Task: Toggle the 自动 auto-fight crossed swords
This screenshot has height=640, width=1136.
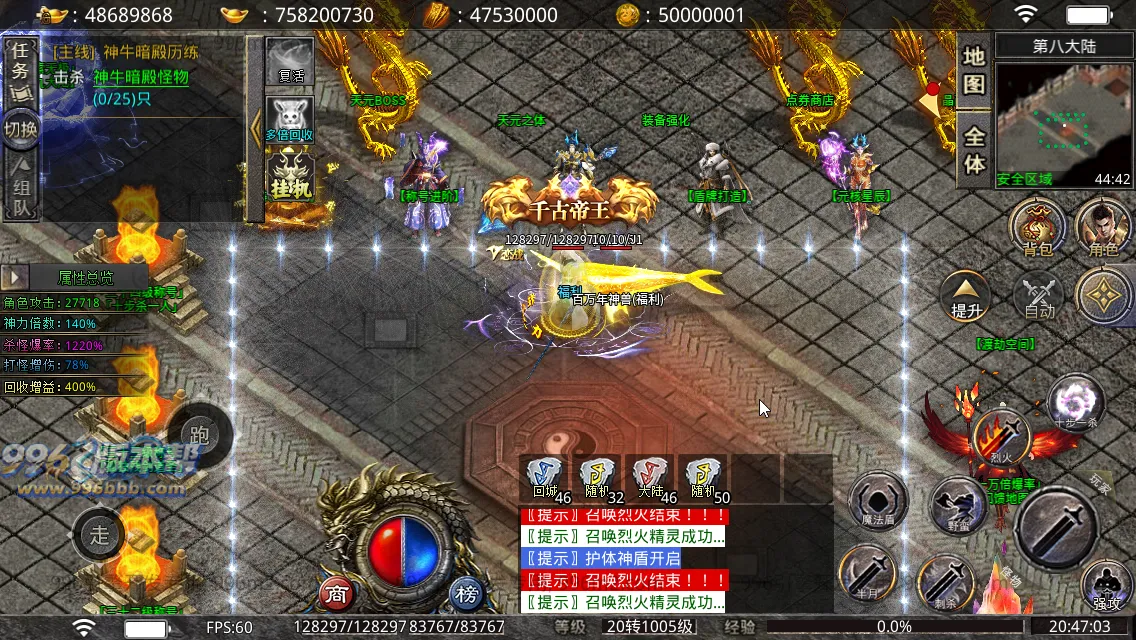Action: 1040,296
